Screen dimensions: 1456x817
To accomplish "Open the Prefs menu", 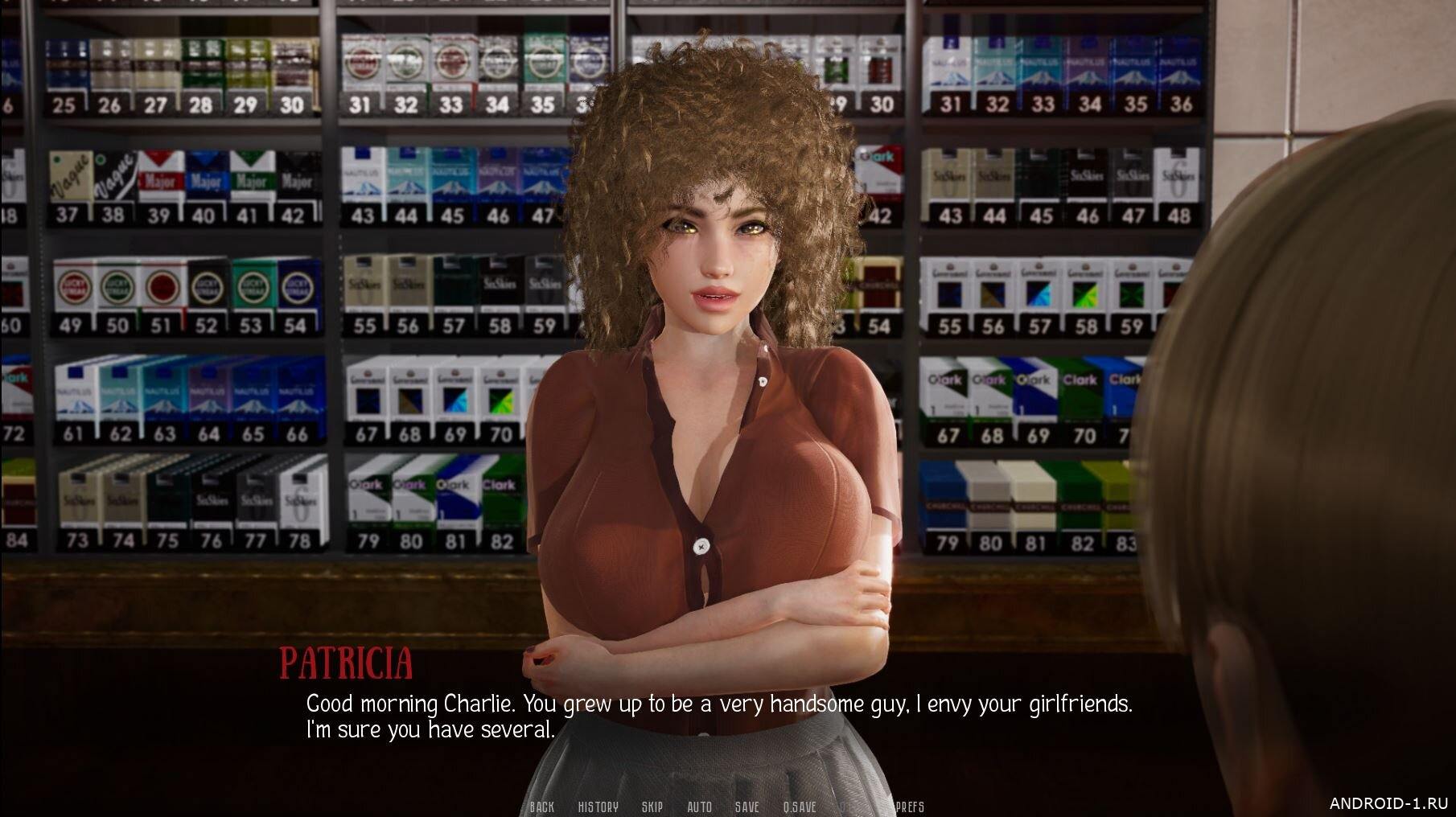I will point(910,807).
